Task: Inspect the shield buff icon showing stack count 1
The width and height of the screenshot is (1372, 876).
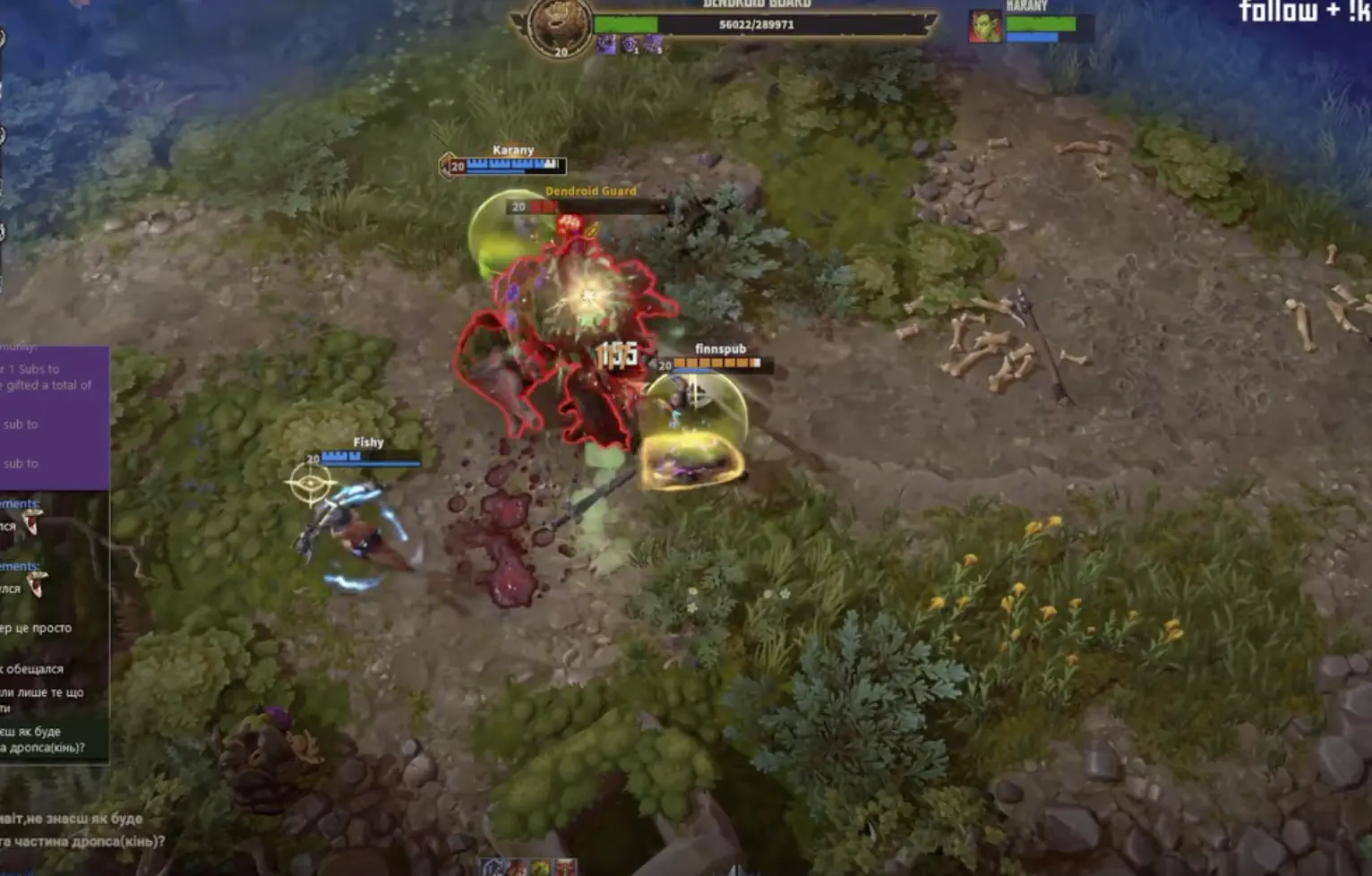Action: (630, 41)
